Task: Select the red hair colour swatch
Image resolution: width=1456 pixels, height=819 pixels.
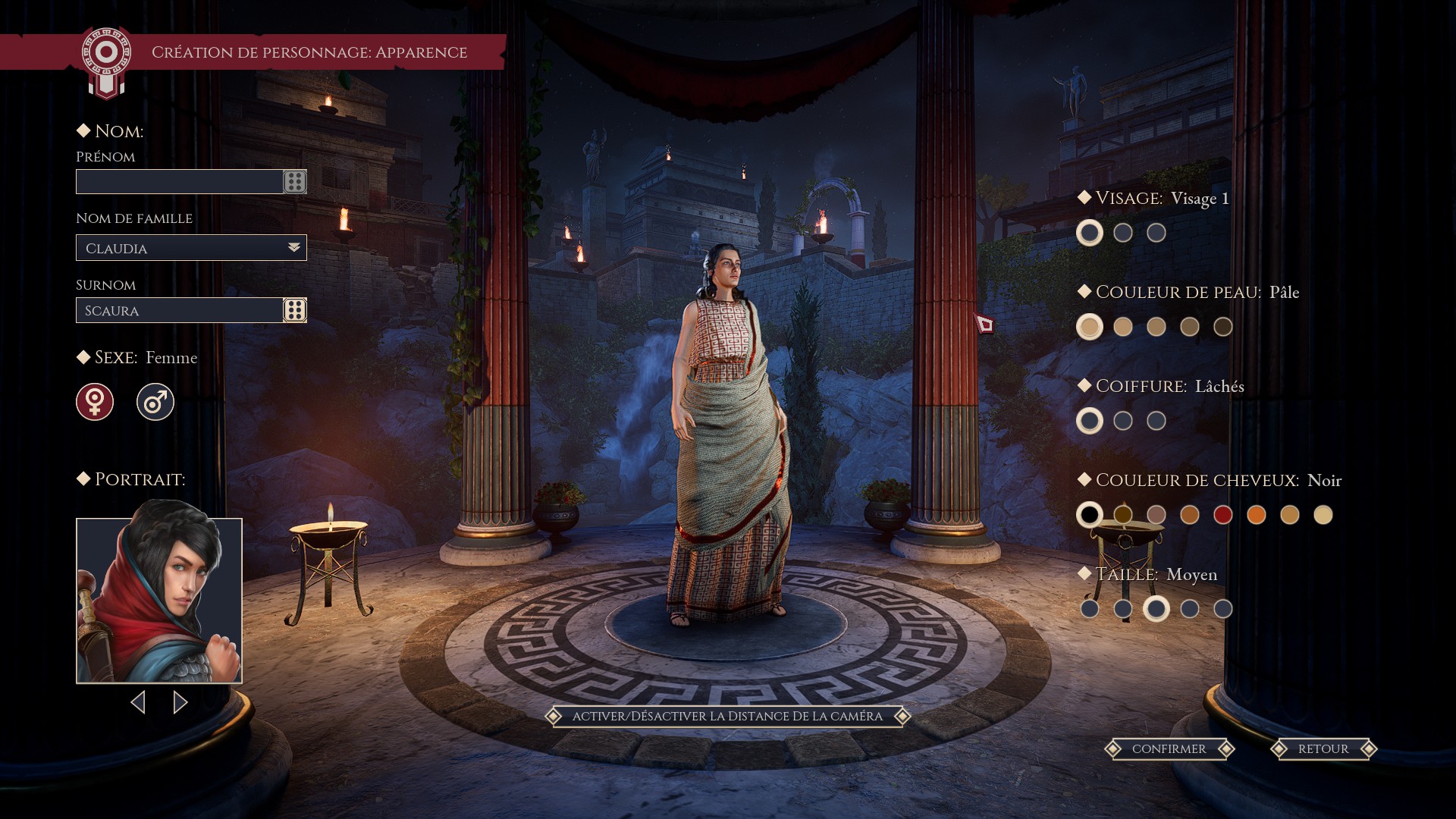Action: pyautogui.click(x=1223, y=515)
